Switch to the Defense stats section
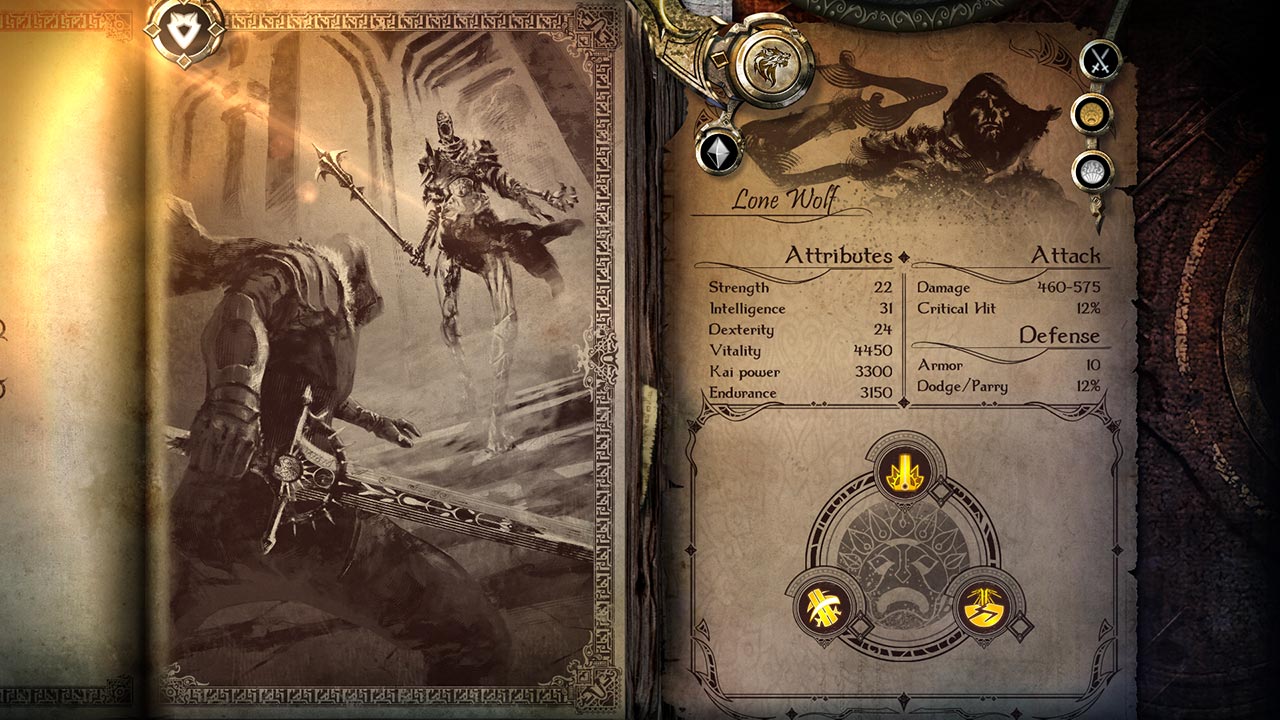Screen dimensions: 1280x720 1058,335
